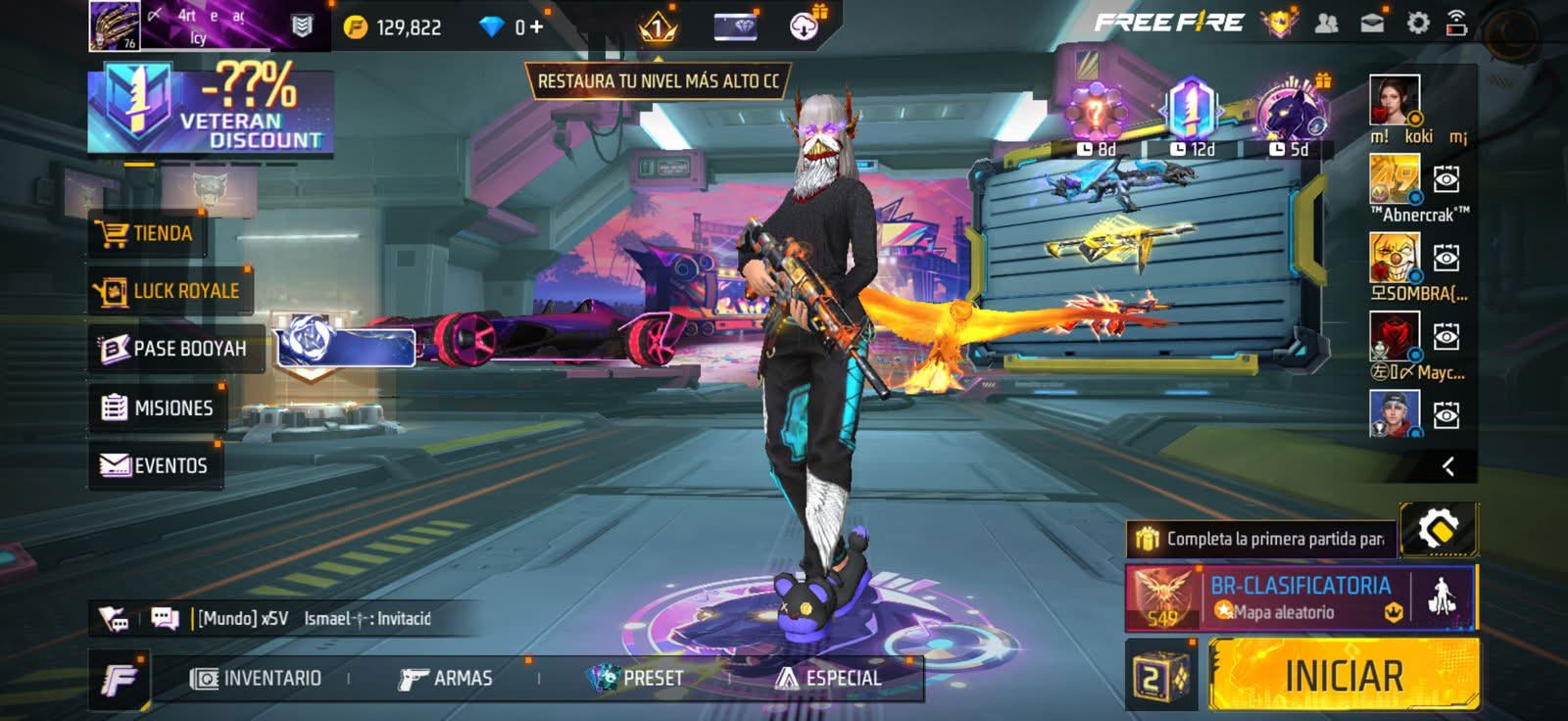1568x721 pixels.
Task: Open the Eventos menu
Action: [x=155, y=465]
